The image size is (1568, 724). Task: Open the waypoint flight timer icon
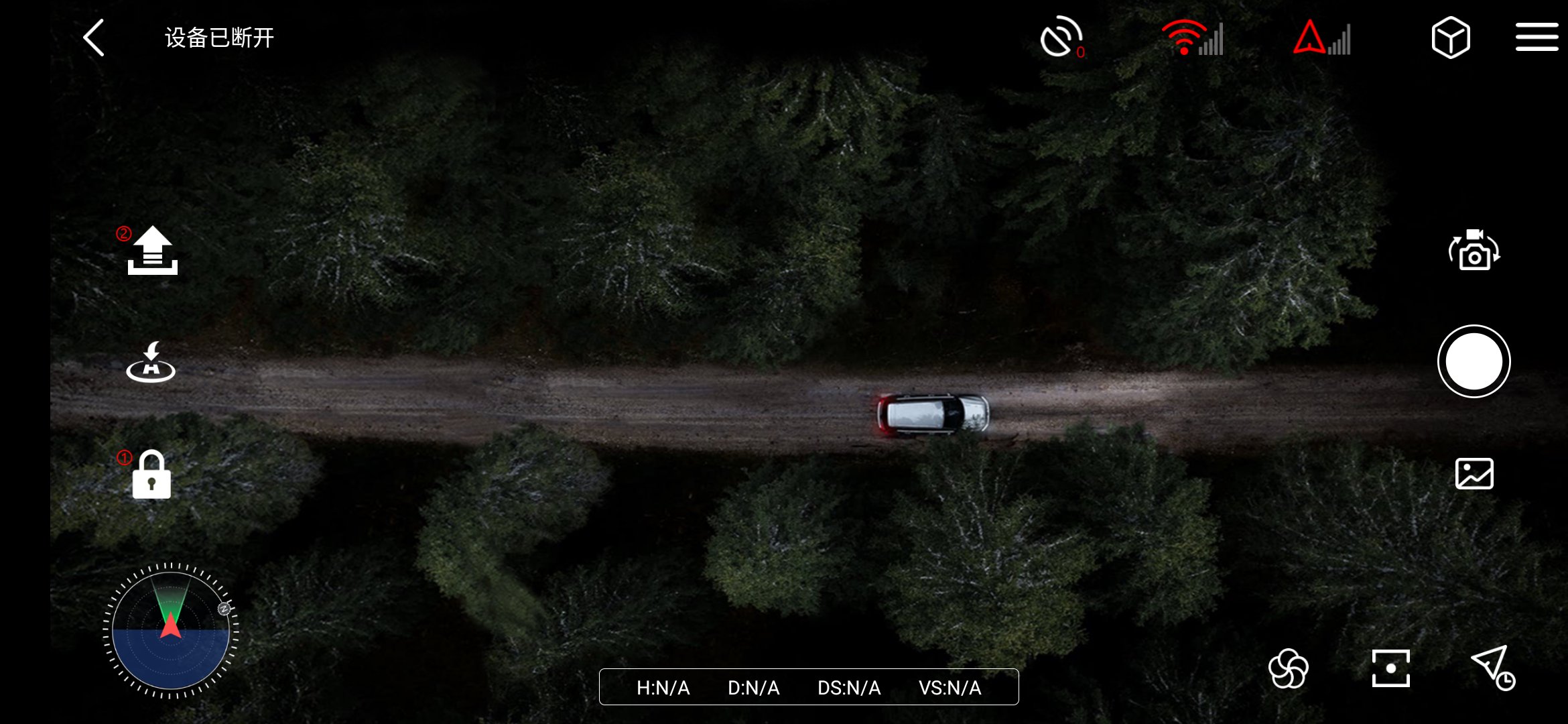1493,668
